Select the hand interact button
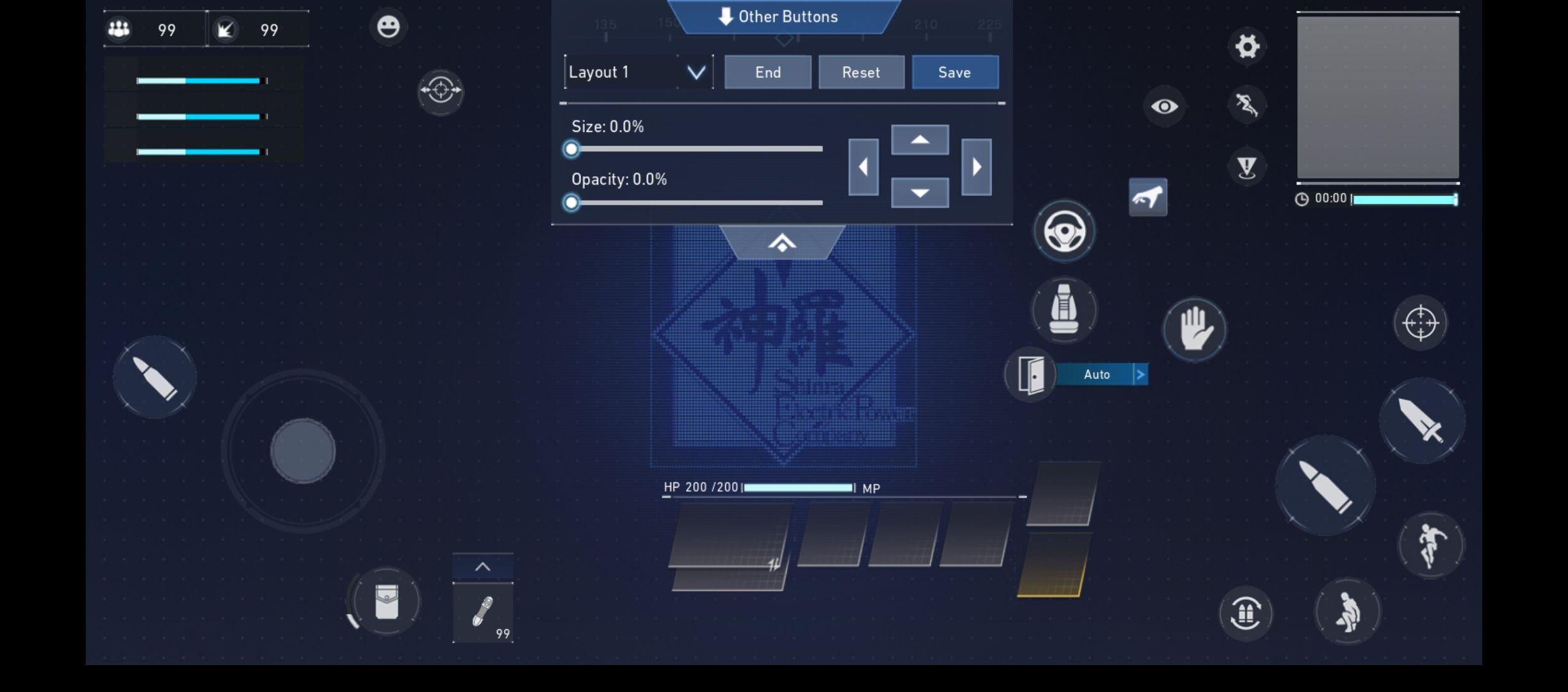Viewport: 1568px width, 692px height. (x=1194, y=329)
